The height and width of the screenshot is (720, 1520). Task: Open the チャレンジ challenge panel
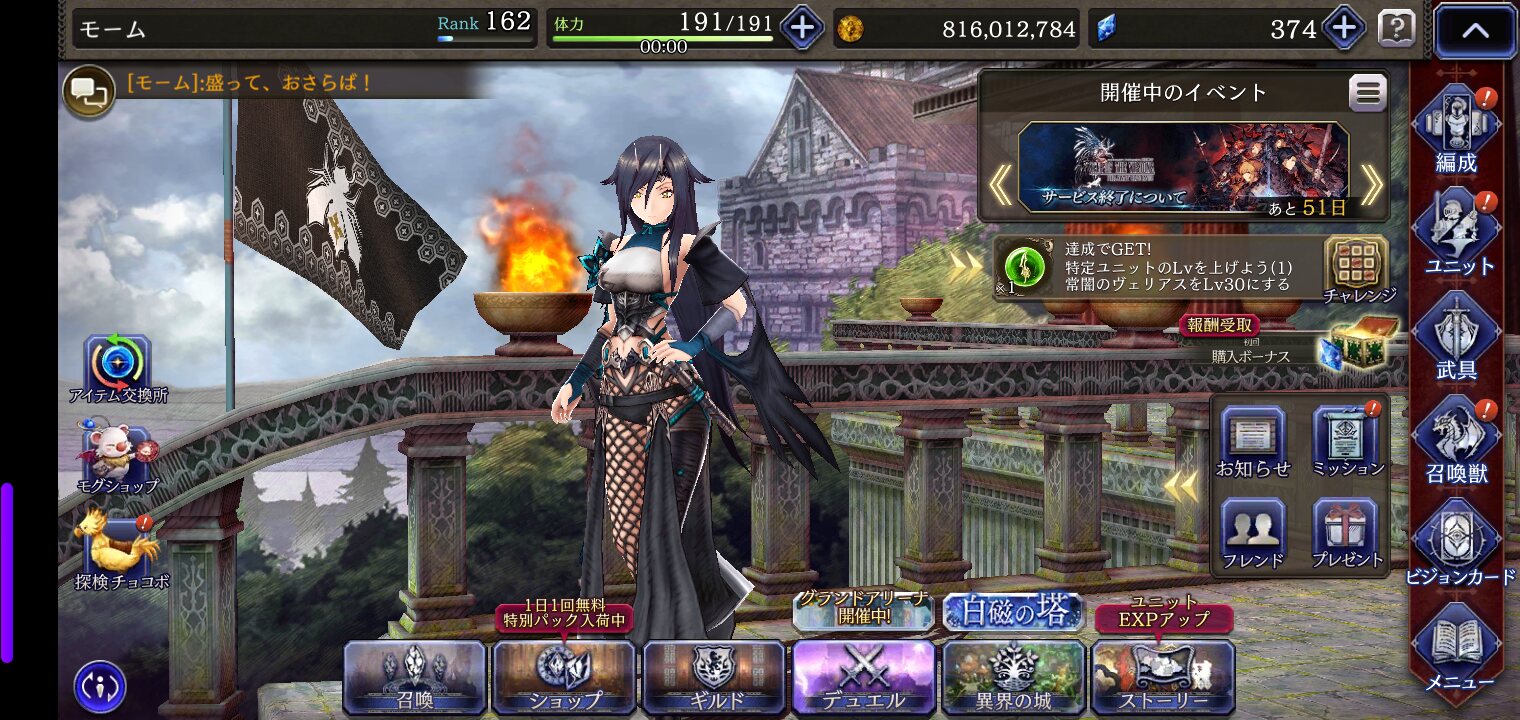coord(1357,268)
